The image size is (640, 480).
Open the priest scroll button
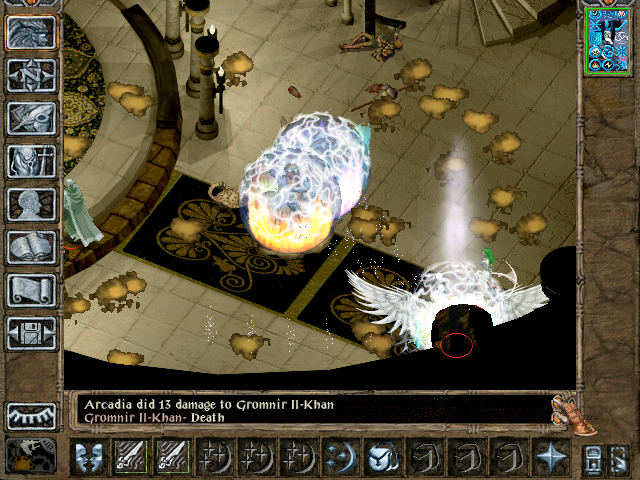30,290
